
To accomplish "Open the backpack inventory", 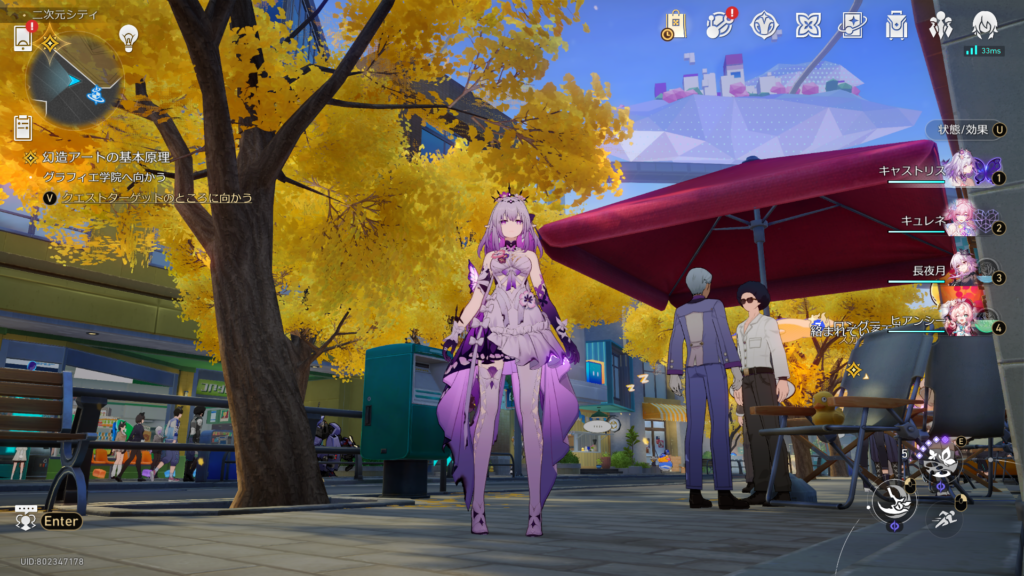I will (896, 25).
